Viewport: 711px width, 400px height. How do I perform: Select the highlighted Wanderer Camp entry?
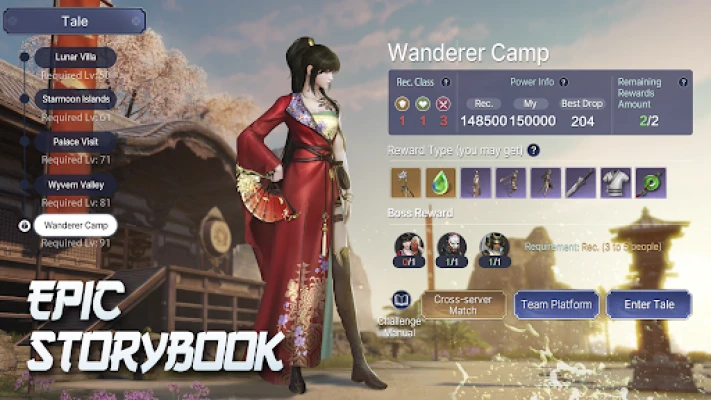click(x=75, y=225)
